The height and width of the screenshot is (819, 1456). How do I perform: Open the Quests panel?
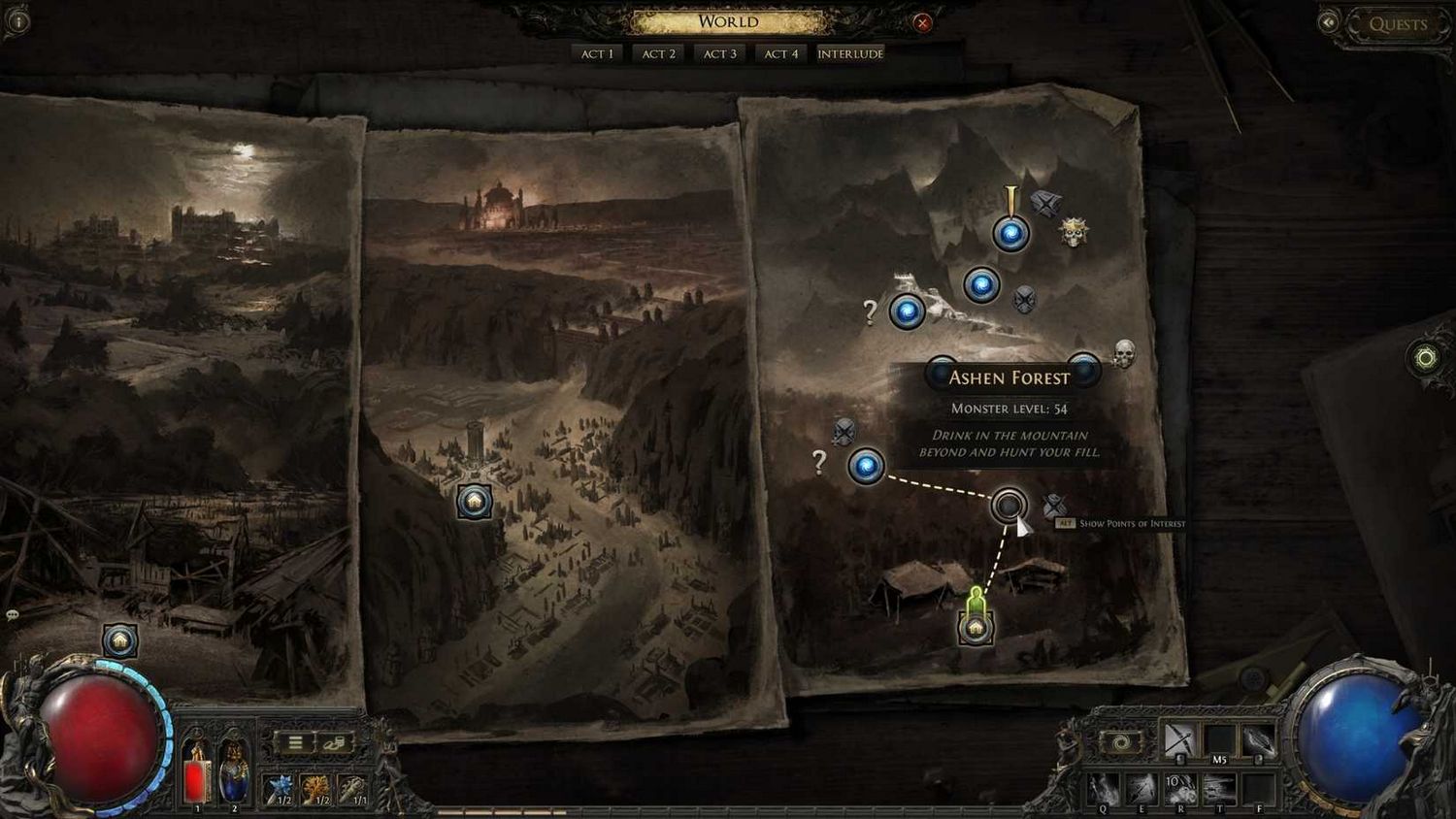pyautogui.click(x=1397, y=24)
